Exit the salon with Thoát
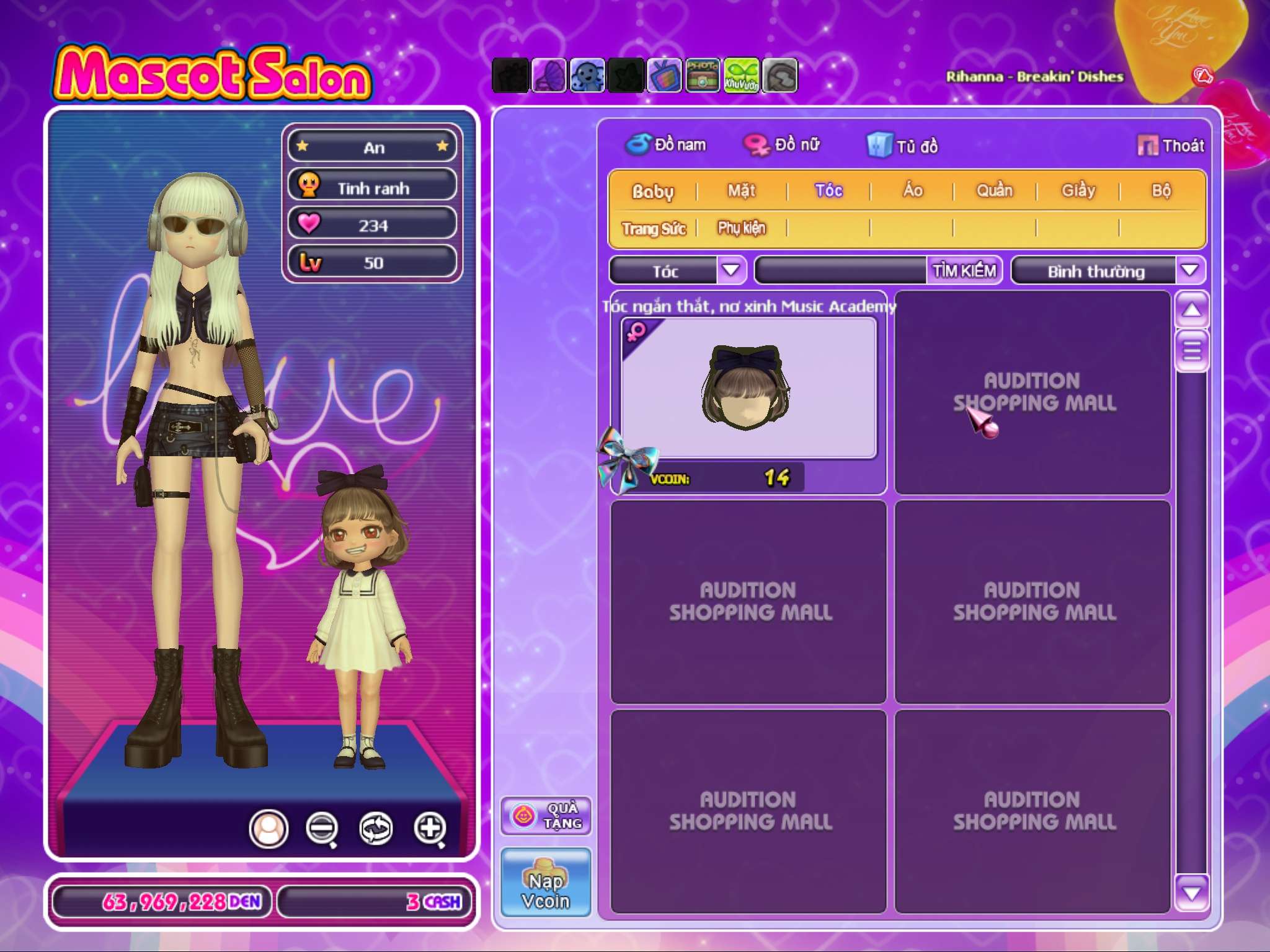Screen dimensions: 1270x952 click(x=1171, y=146)
